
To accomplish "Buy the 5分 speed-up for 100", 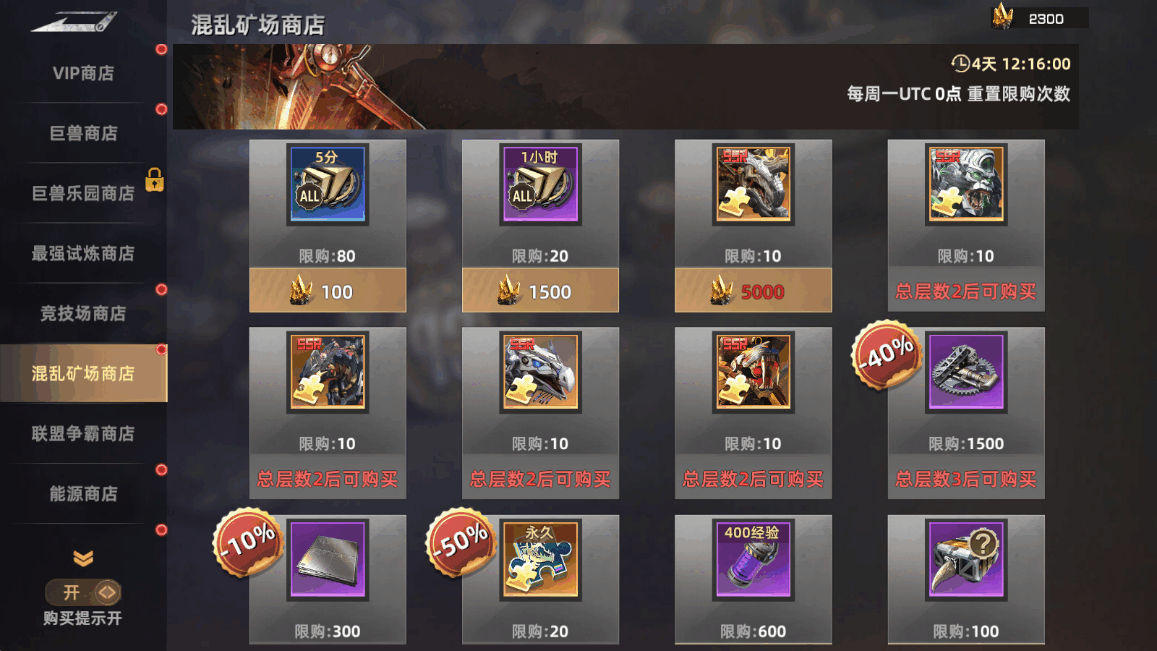I will 327,291.
